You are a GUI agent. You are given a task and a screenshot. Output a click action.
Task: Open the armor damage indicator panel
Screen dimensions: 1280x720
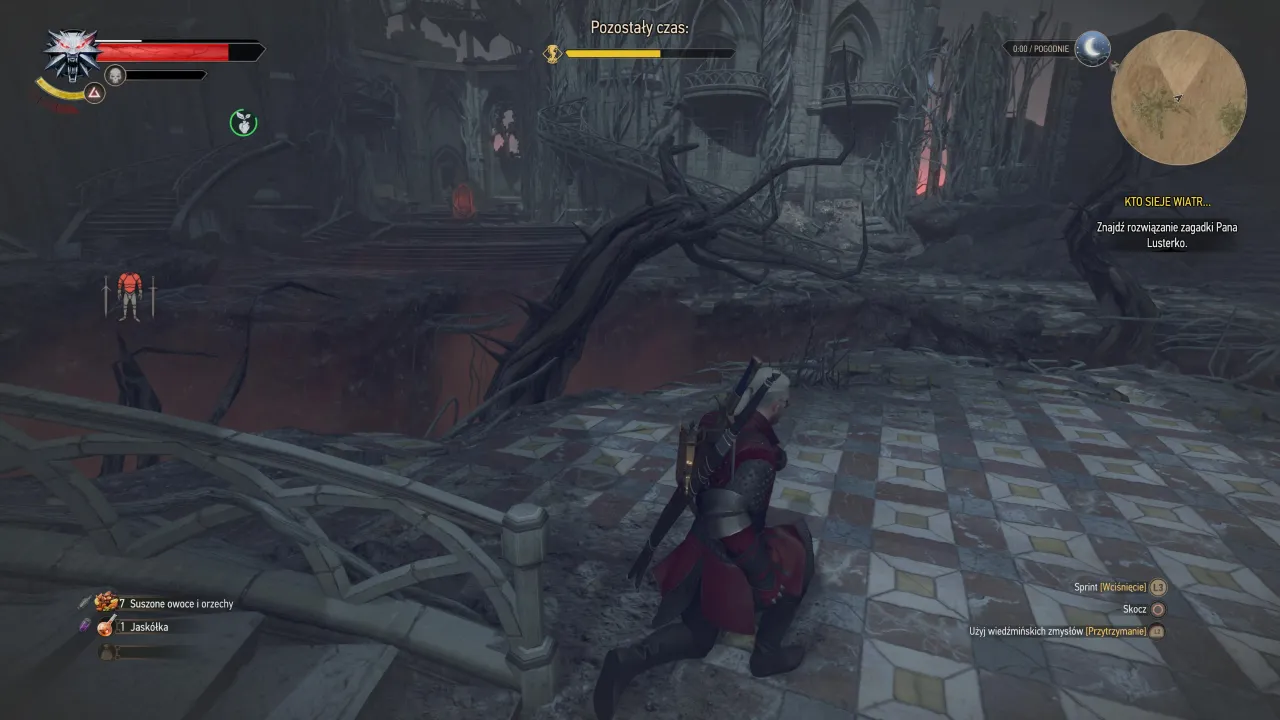click(x=129, y=298)
